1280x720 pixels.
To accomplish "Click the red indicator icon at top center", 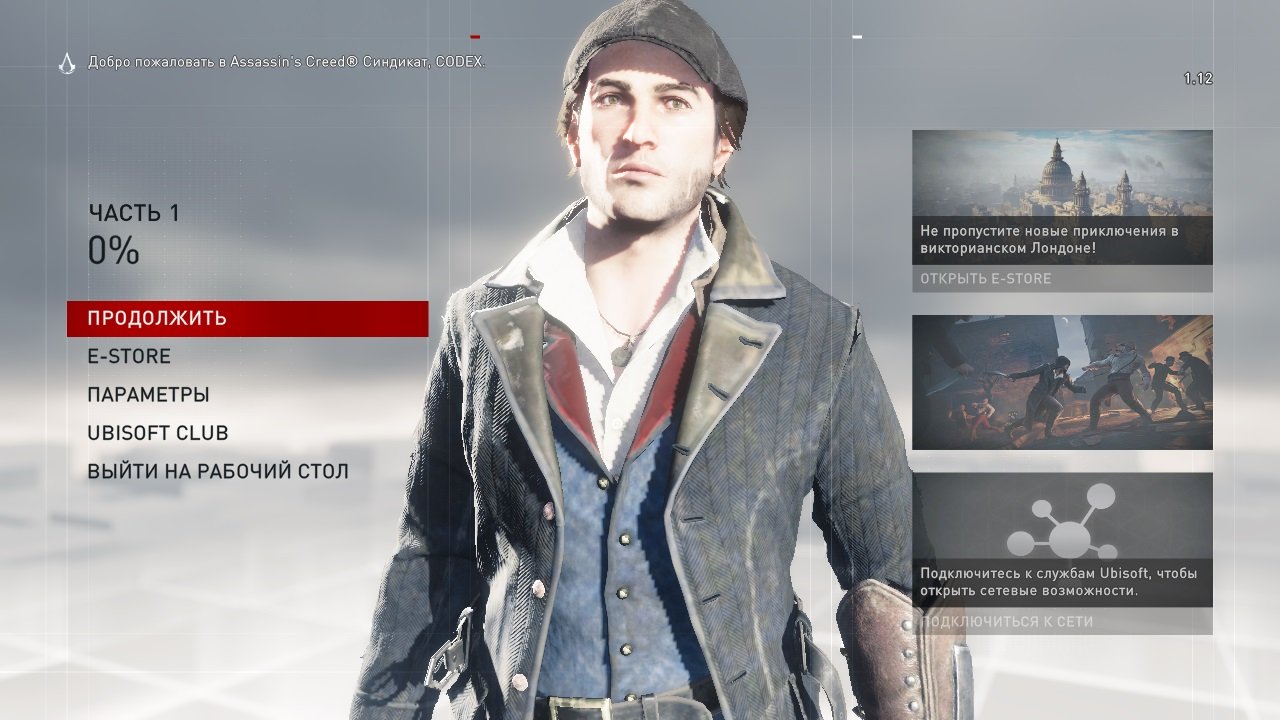I will (475, 37).
